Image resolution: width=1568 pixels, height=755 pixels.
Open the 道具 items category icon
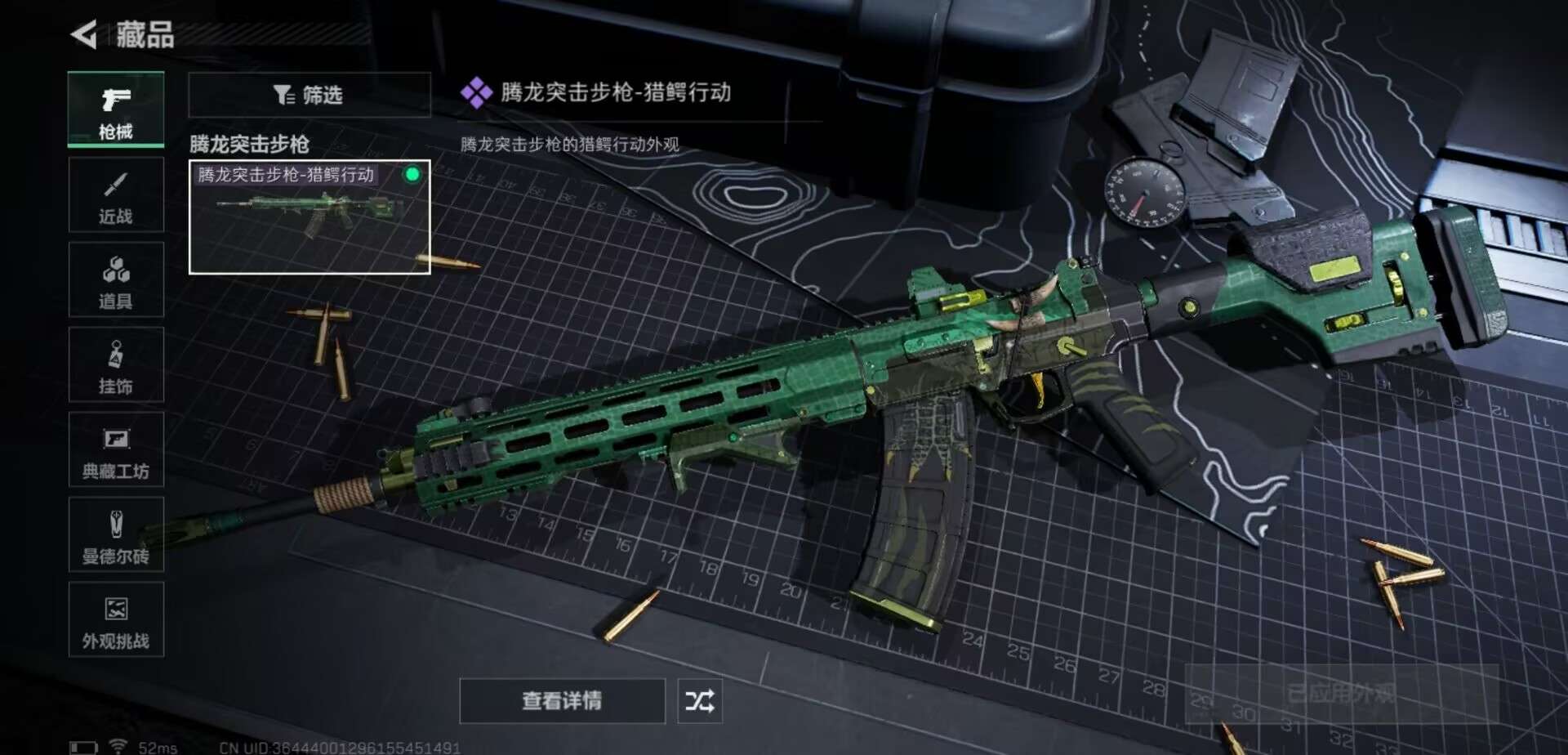click(x=116, y=279)
